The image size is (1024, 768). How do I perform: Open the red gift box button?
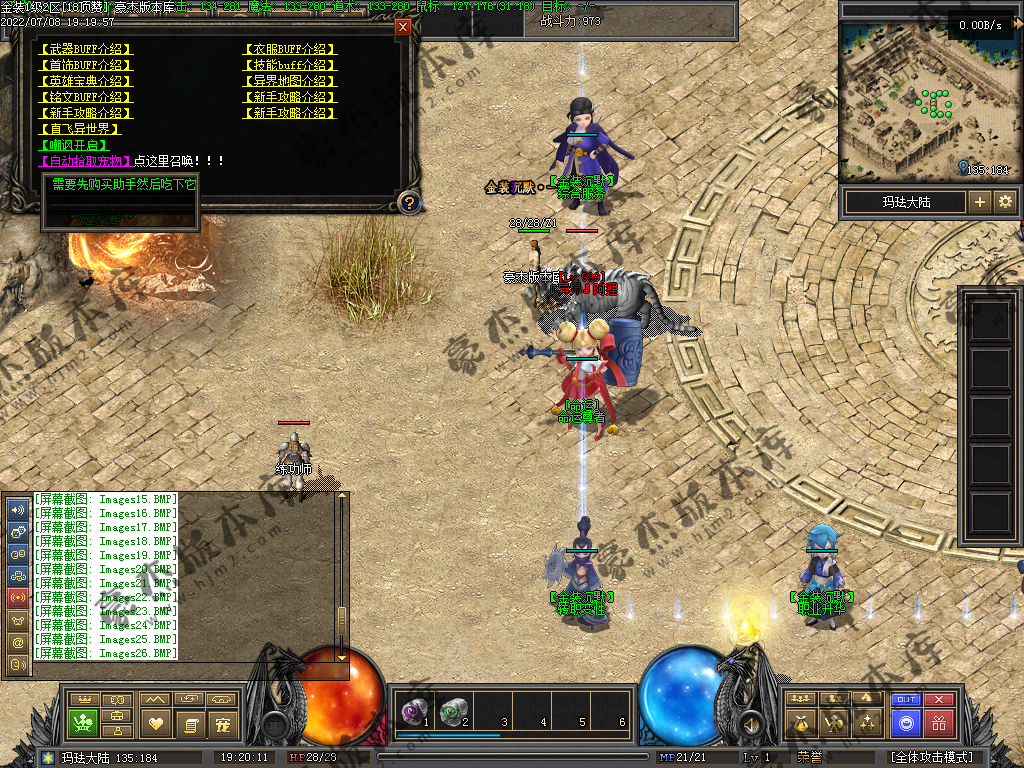coord(939,722)
